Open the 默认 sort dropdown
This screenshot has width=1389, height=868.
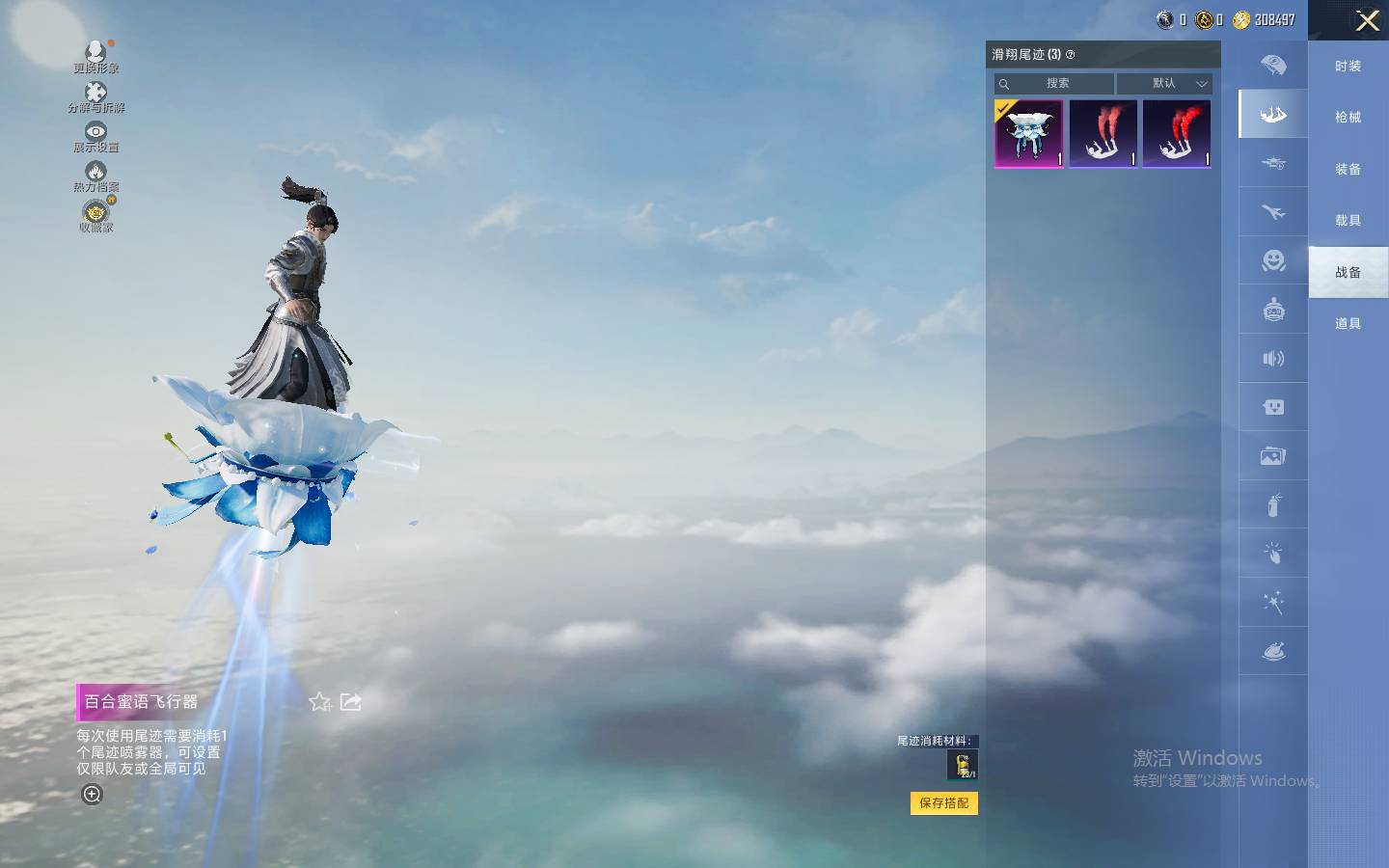tap(1164, 84)
